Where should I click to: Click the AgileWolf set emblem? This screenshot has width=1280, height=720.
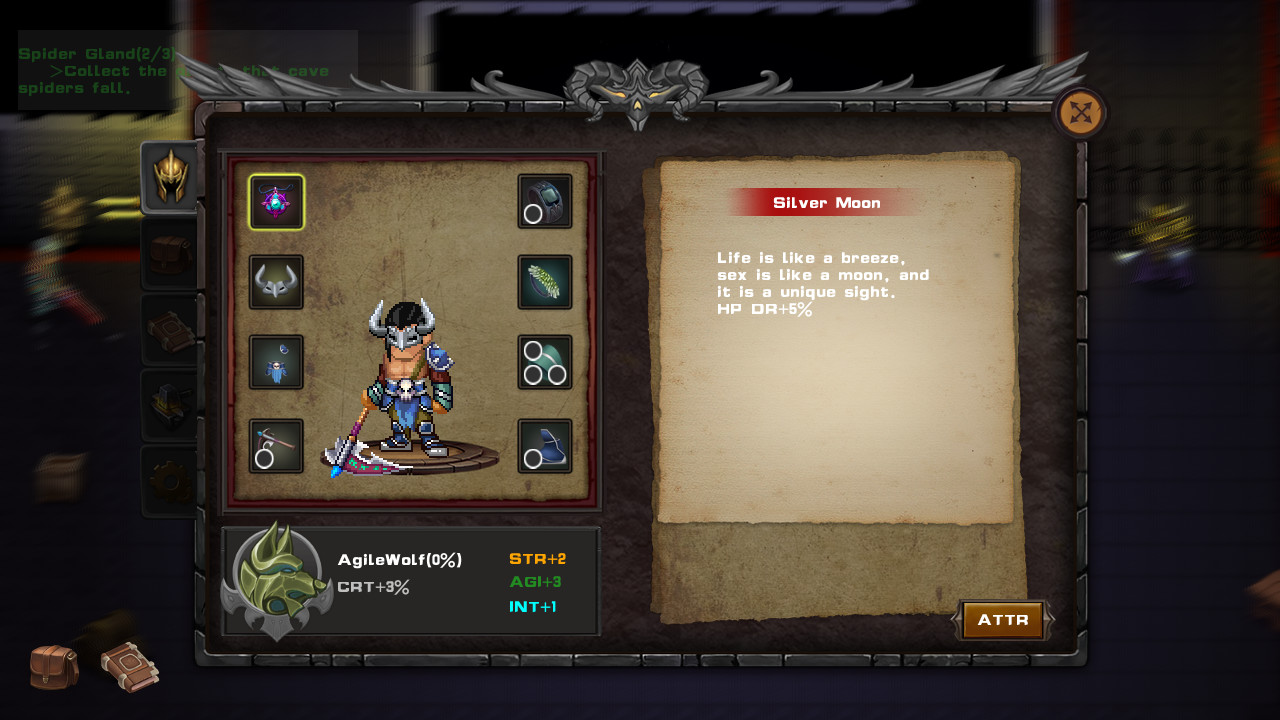tap(277, 580)
